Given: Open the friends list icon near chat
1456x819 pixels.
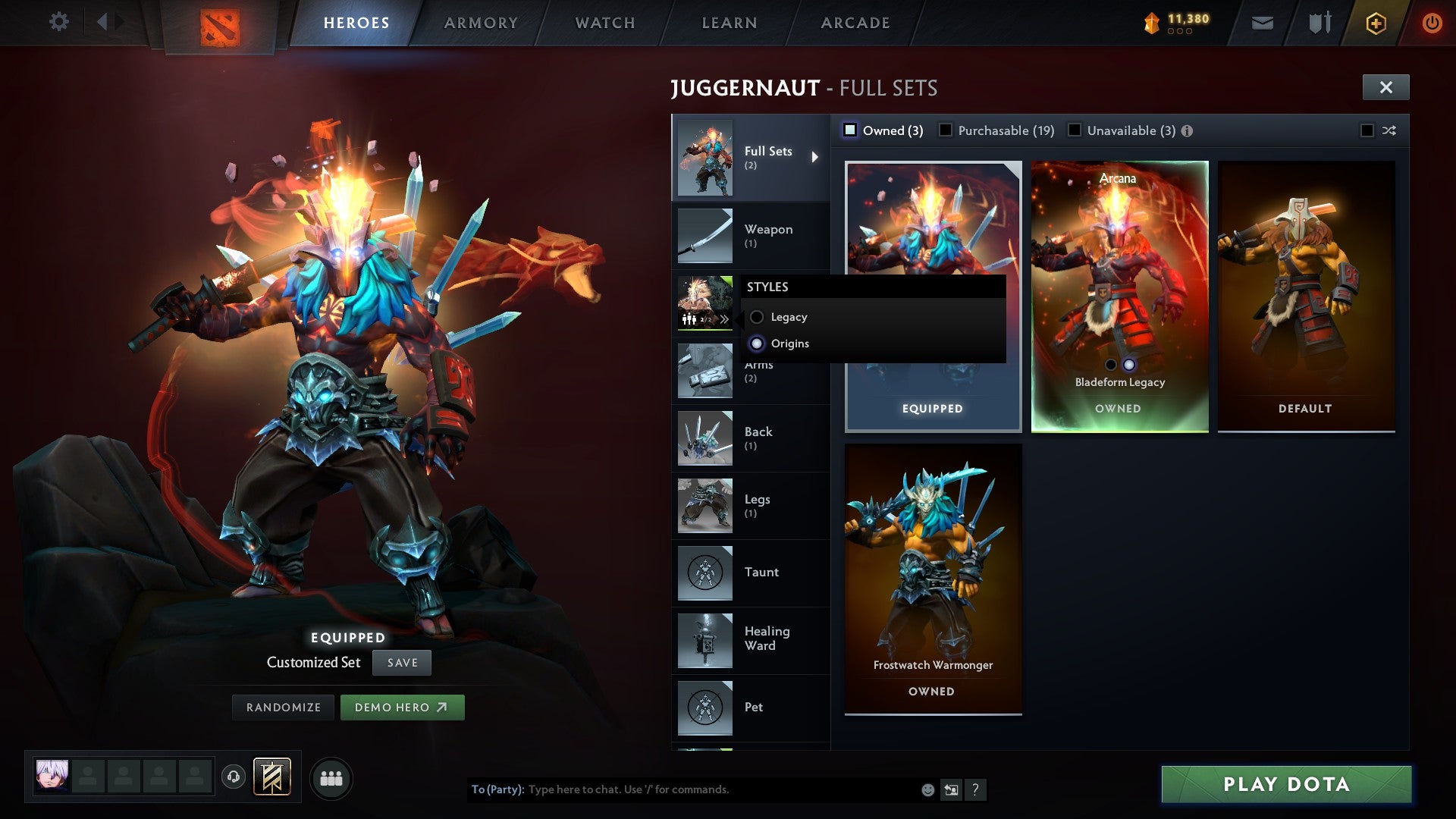Looking at the screenshot, I should tap(331, 777).
